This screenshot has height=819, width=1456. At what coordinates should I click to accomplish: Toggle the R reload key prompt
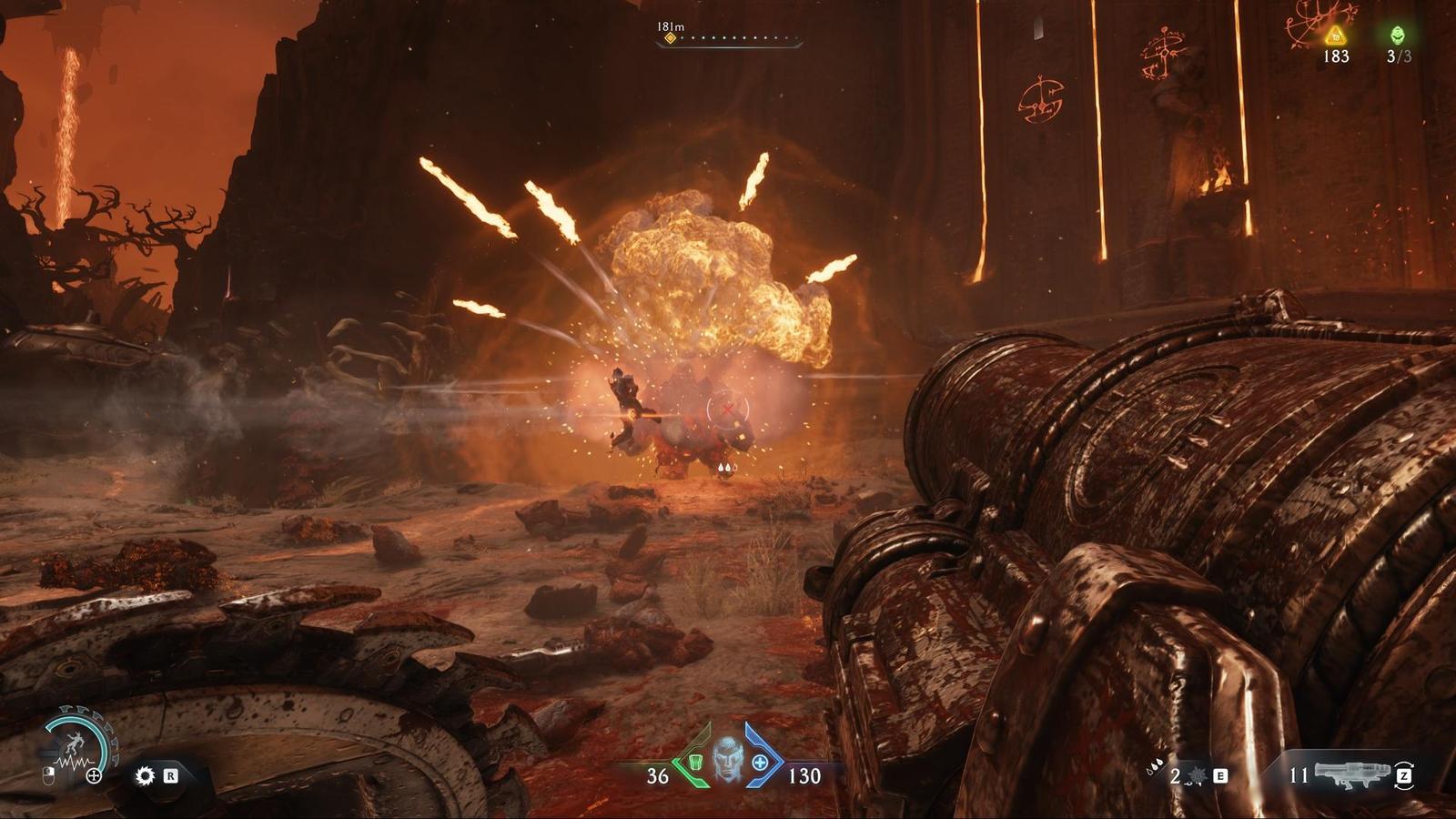coord(171,776)
